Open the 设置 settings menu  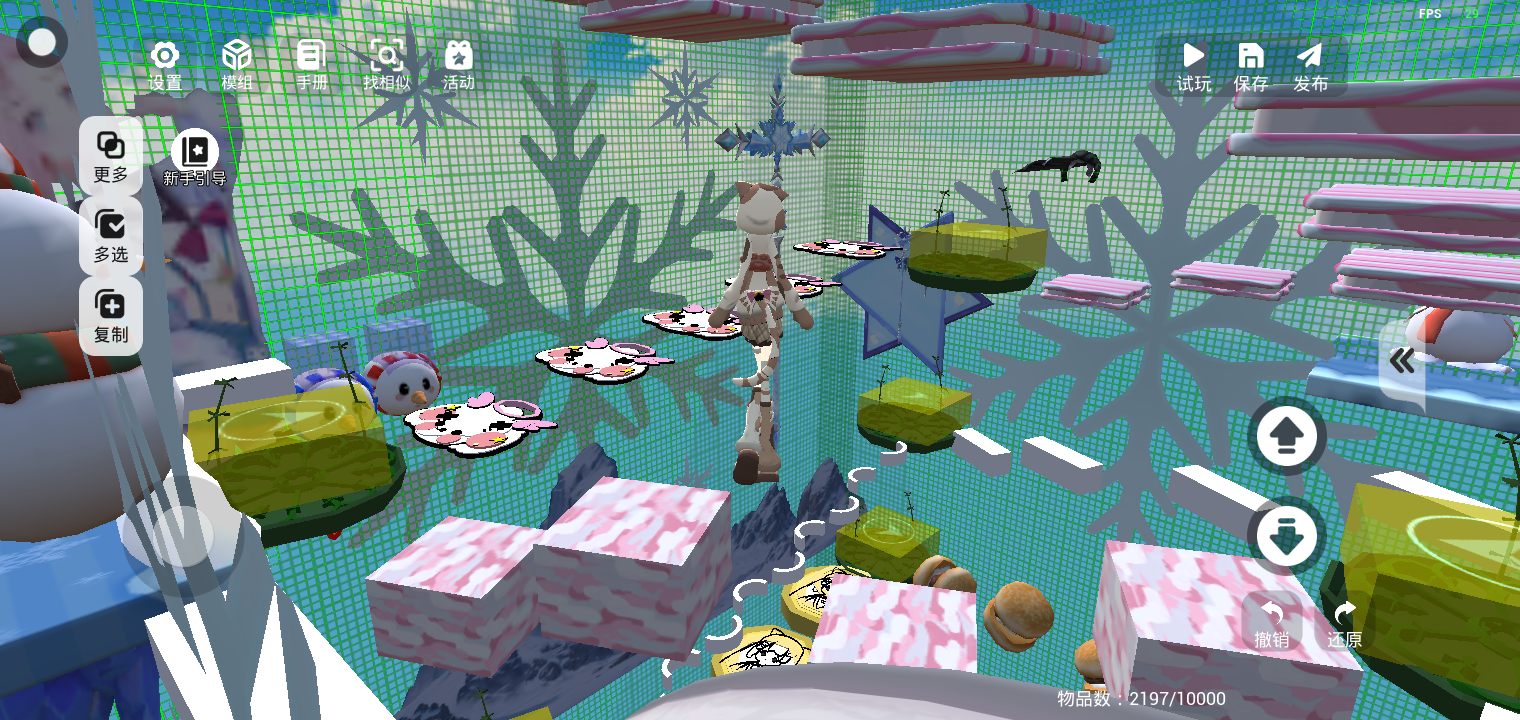pos(165,65)
